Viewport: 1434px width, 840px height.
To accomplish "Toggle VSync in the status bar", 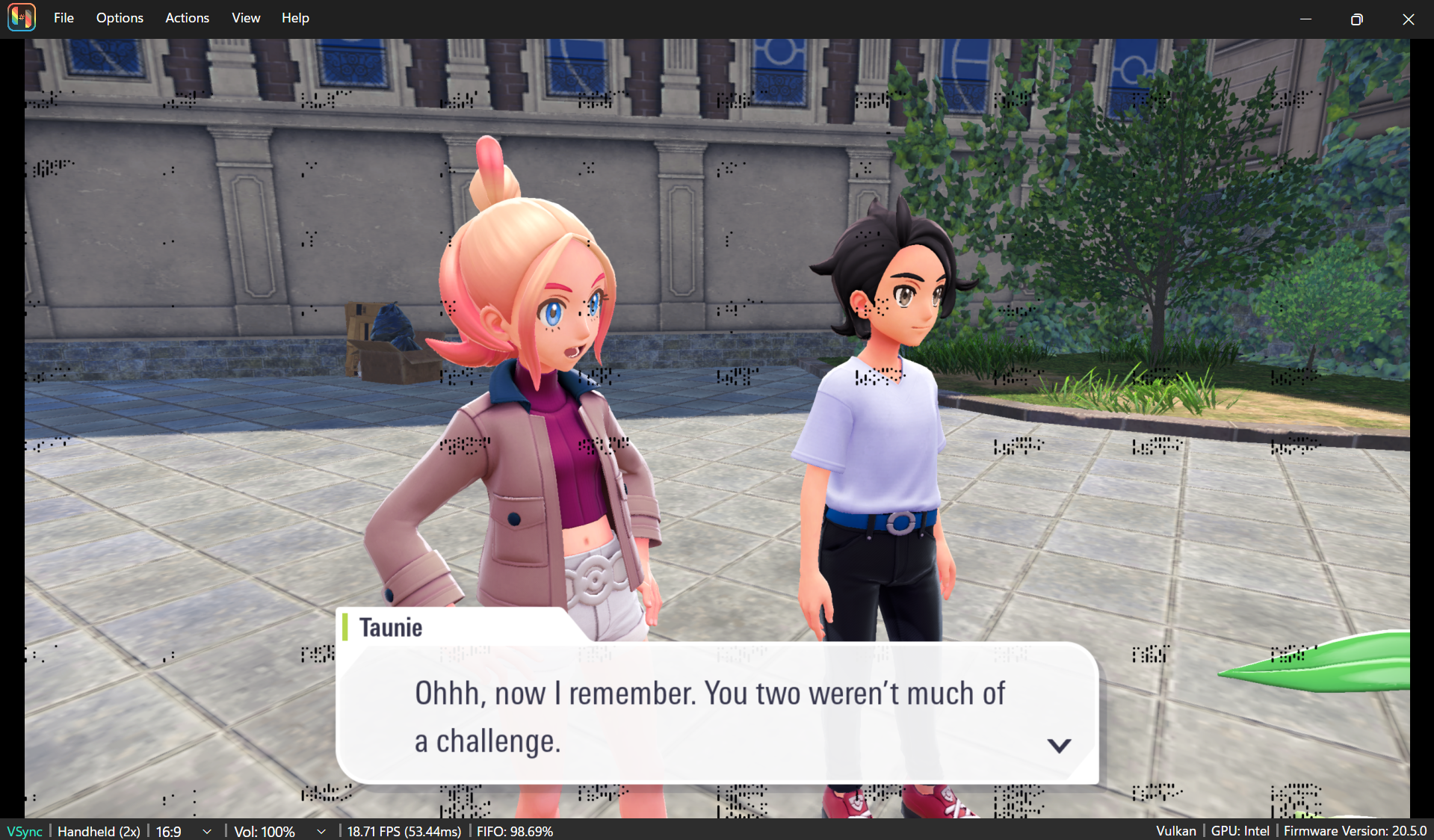I will click(x=25, y=831).
